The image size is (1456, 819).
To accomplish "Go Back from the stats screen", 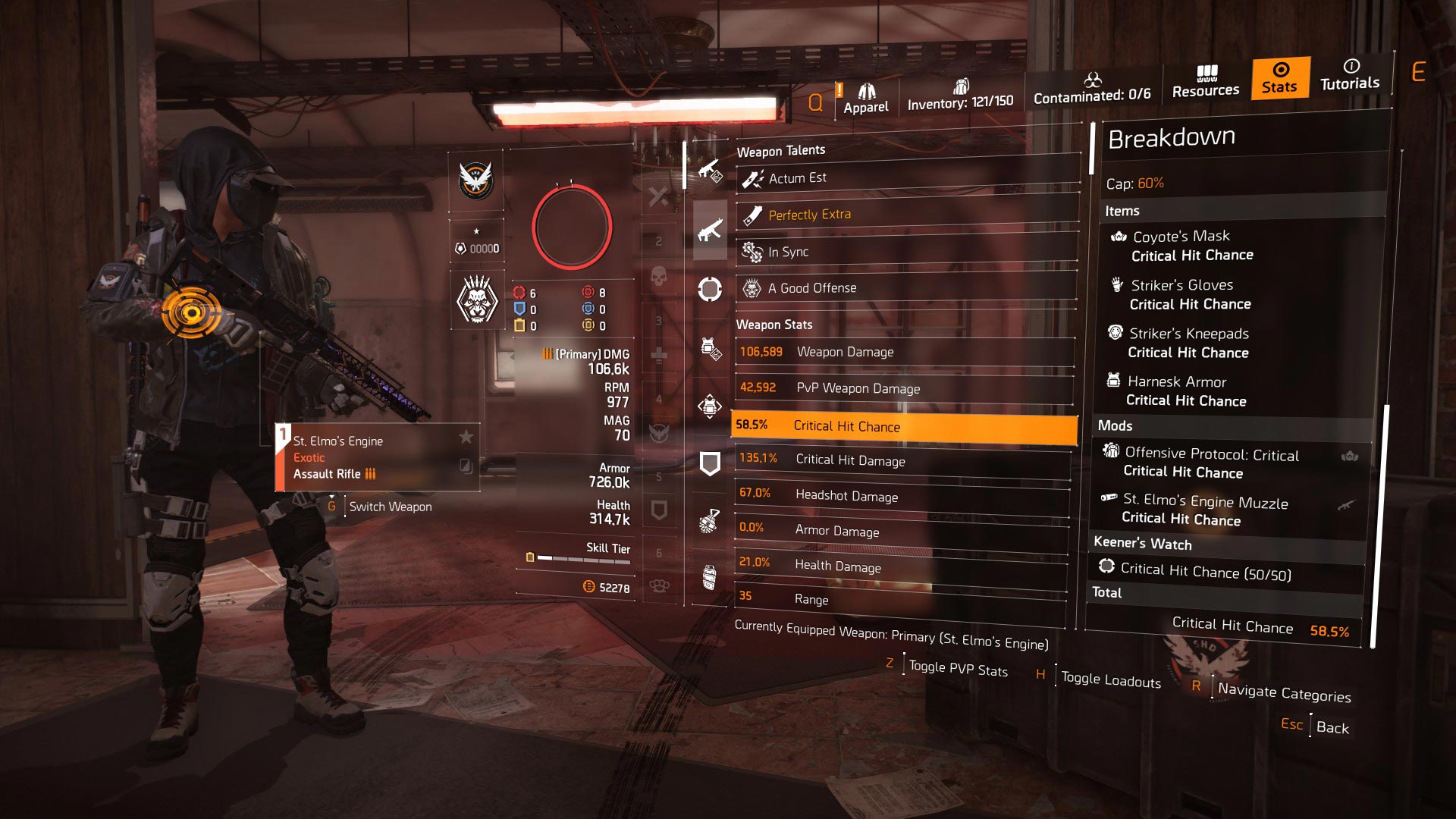I will 1332,727.
